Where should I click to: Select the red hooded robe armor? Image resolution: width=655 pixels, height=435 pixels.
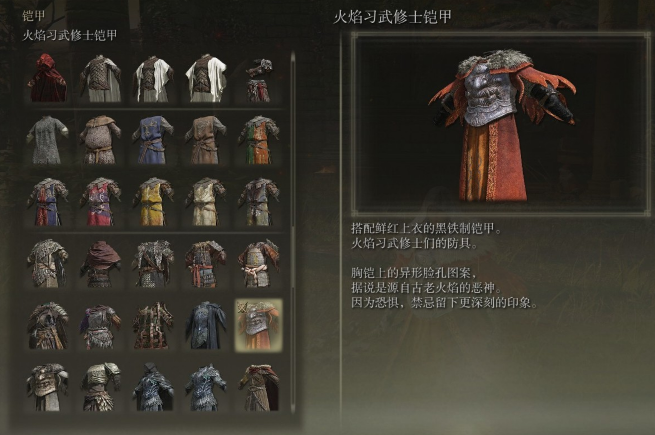point(48,77)
